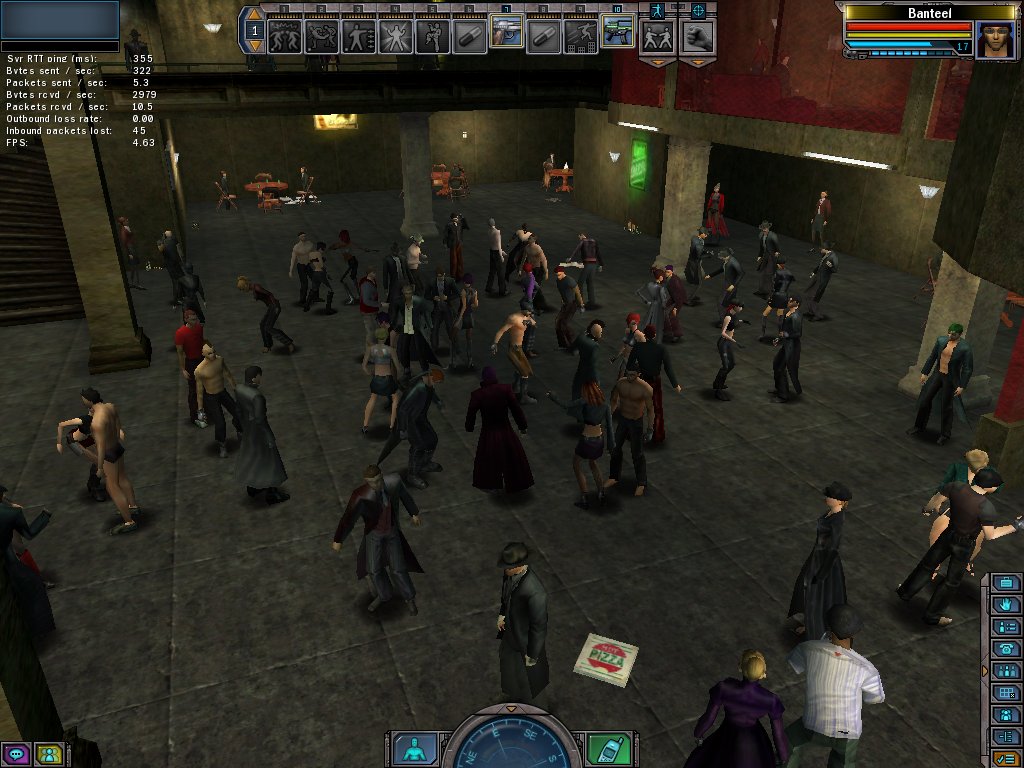Activate the rooftop leap ability in slot 9

[580, 37]
